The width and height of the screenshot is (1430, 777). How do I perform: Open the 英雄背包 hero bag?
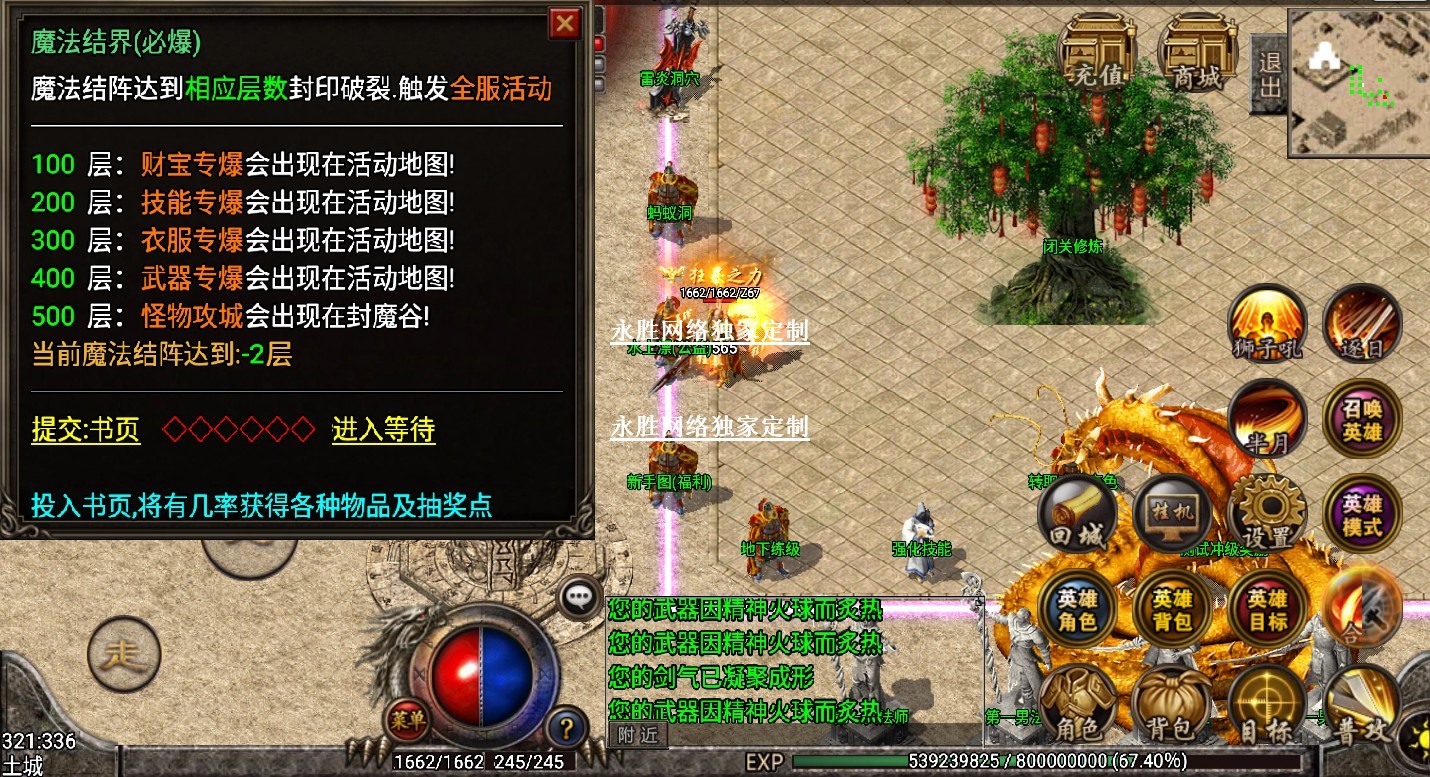[x=1173, y=610]
